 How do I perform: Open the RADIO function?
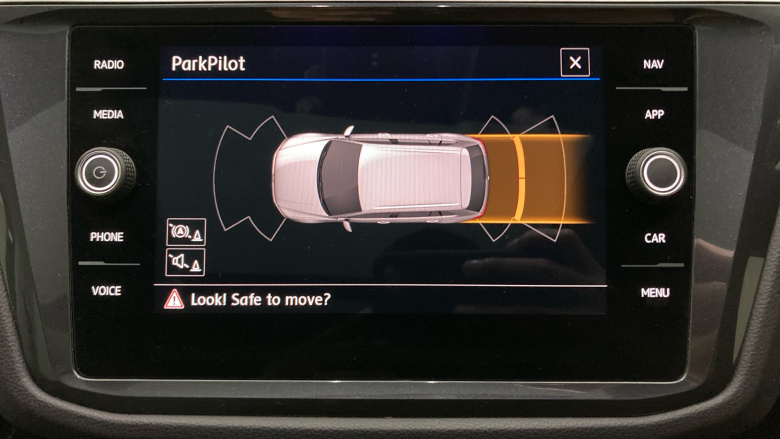(109, 65)
